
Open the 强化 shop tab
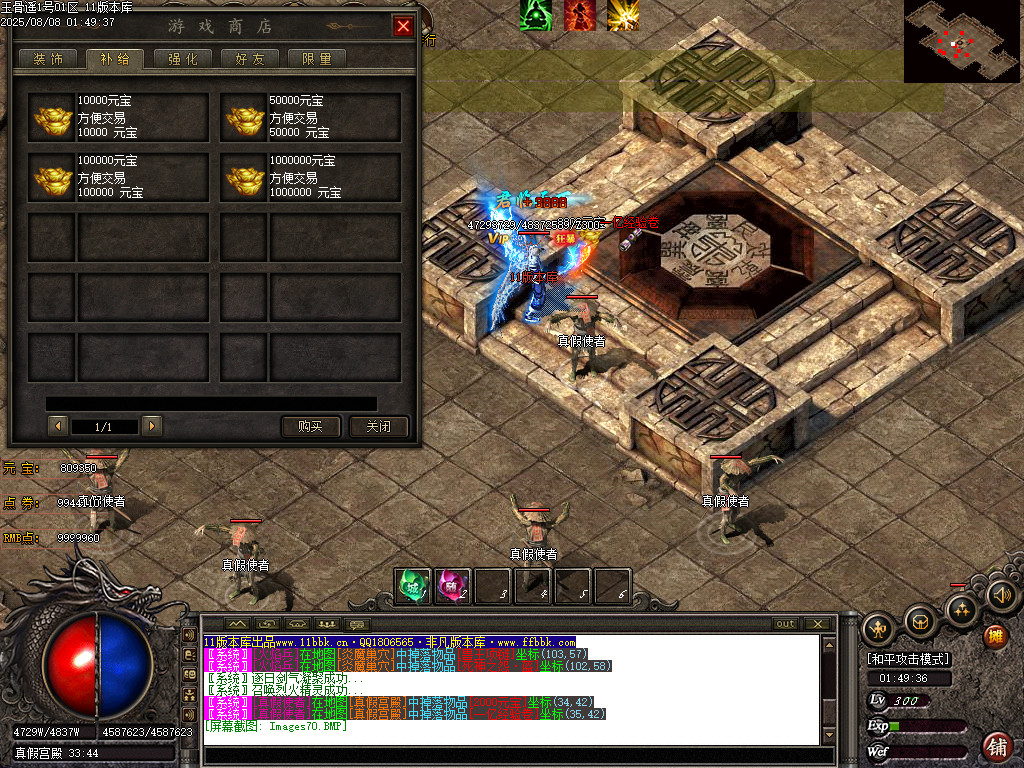[x=182, y=59]
